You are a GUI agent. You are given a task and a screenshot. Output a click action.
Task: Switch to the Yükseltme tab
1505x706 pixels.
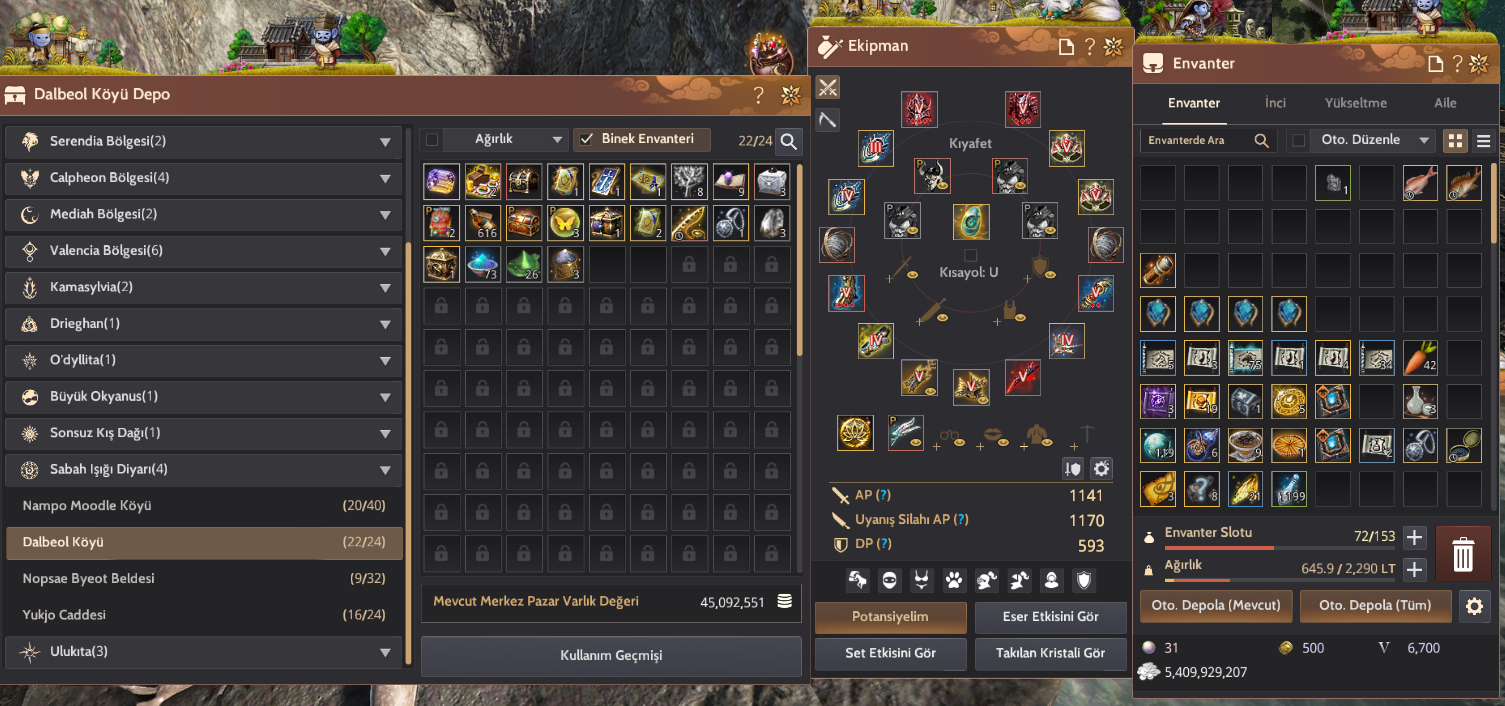pos(1355,103)
